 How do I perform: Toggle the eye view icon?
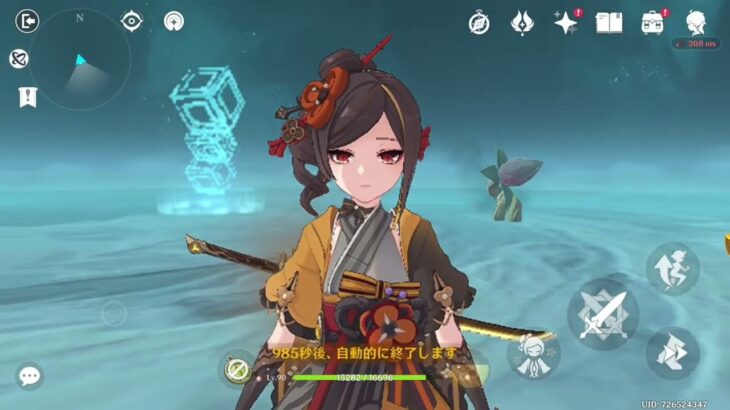(132, 21)
